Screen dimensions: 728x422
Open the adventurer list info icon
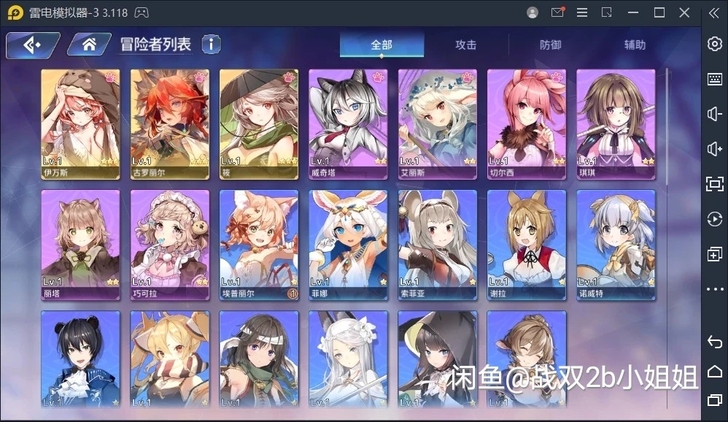[211, 44]
